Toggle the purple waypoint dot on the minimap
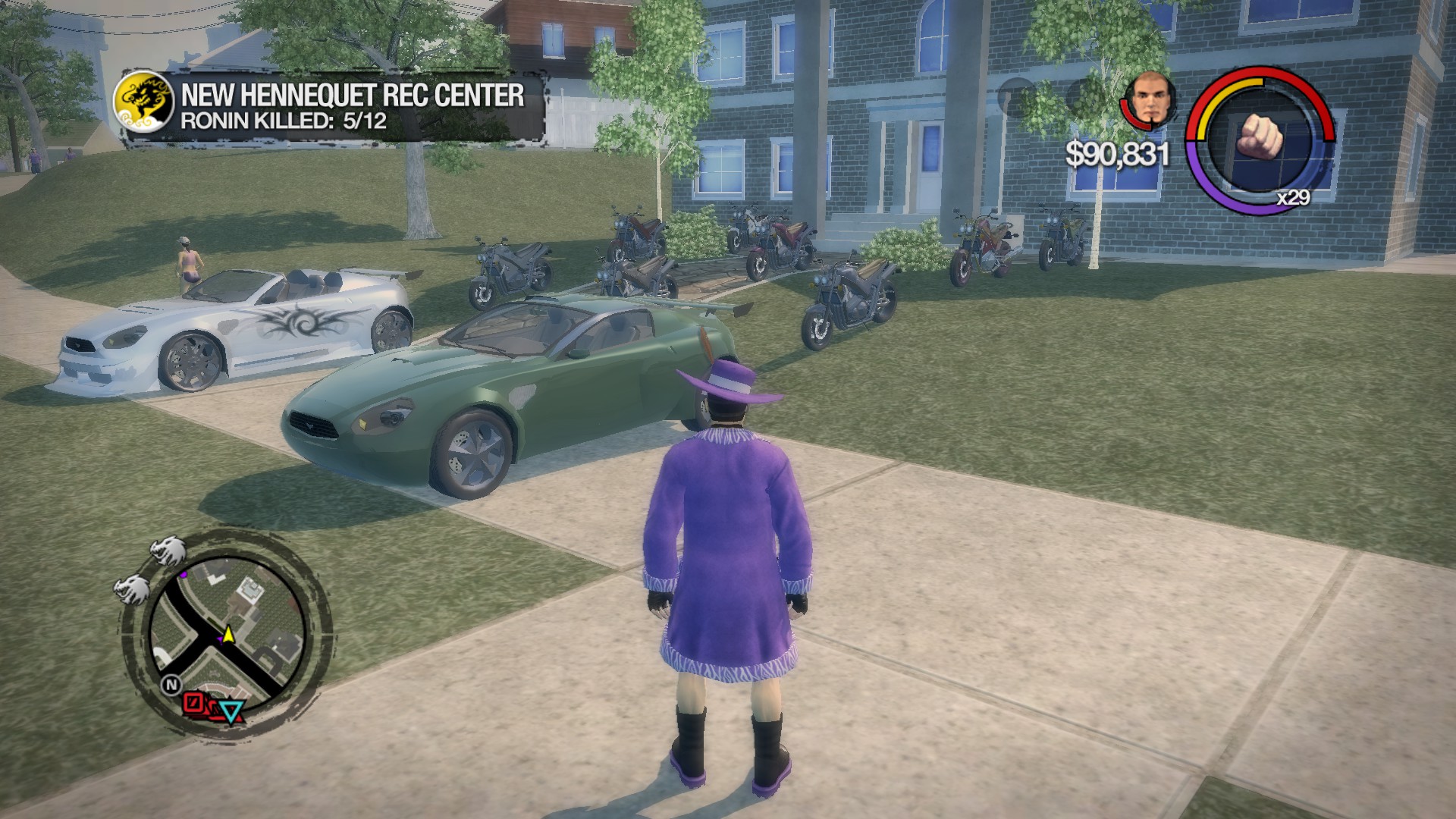This screenshot has width=1456, height=819. point(184,576)
